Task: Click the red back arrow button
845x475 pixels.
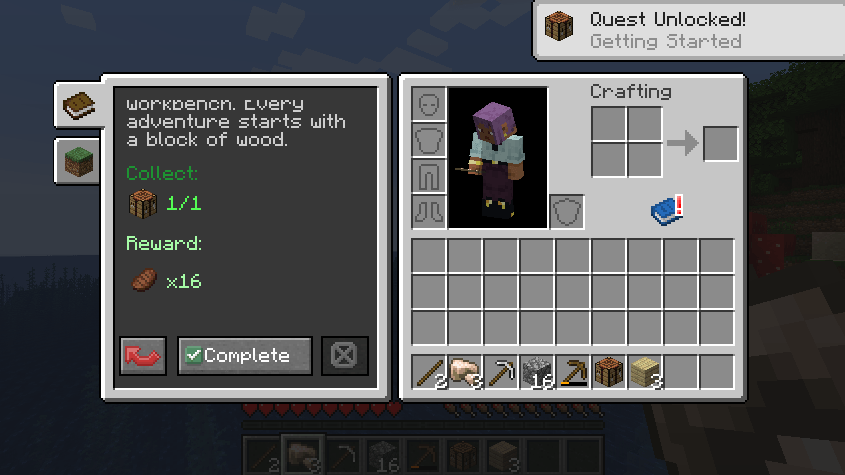Action: pos(143,355)
